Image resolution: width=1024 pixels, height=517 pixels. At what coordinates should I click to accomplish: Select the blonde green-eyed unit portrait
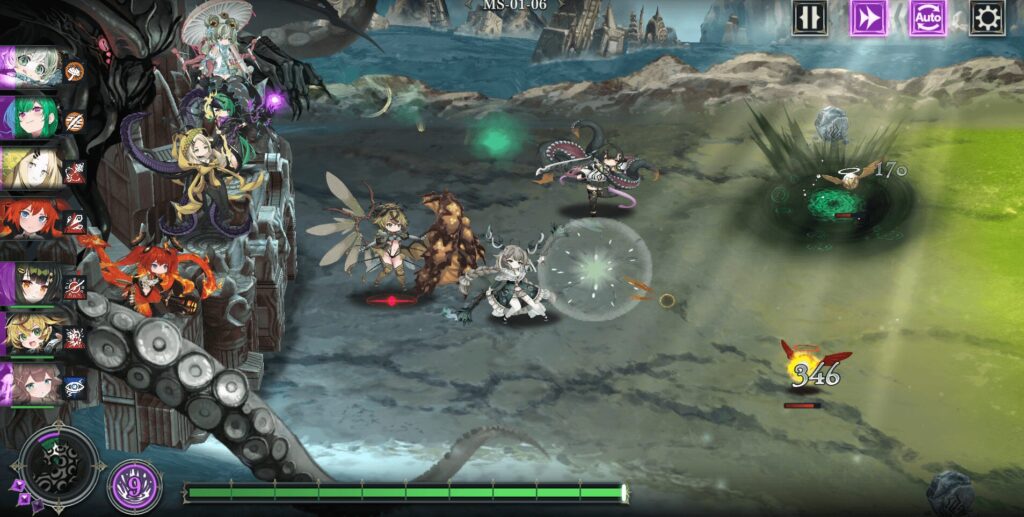30,335
